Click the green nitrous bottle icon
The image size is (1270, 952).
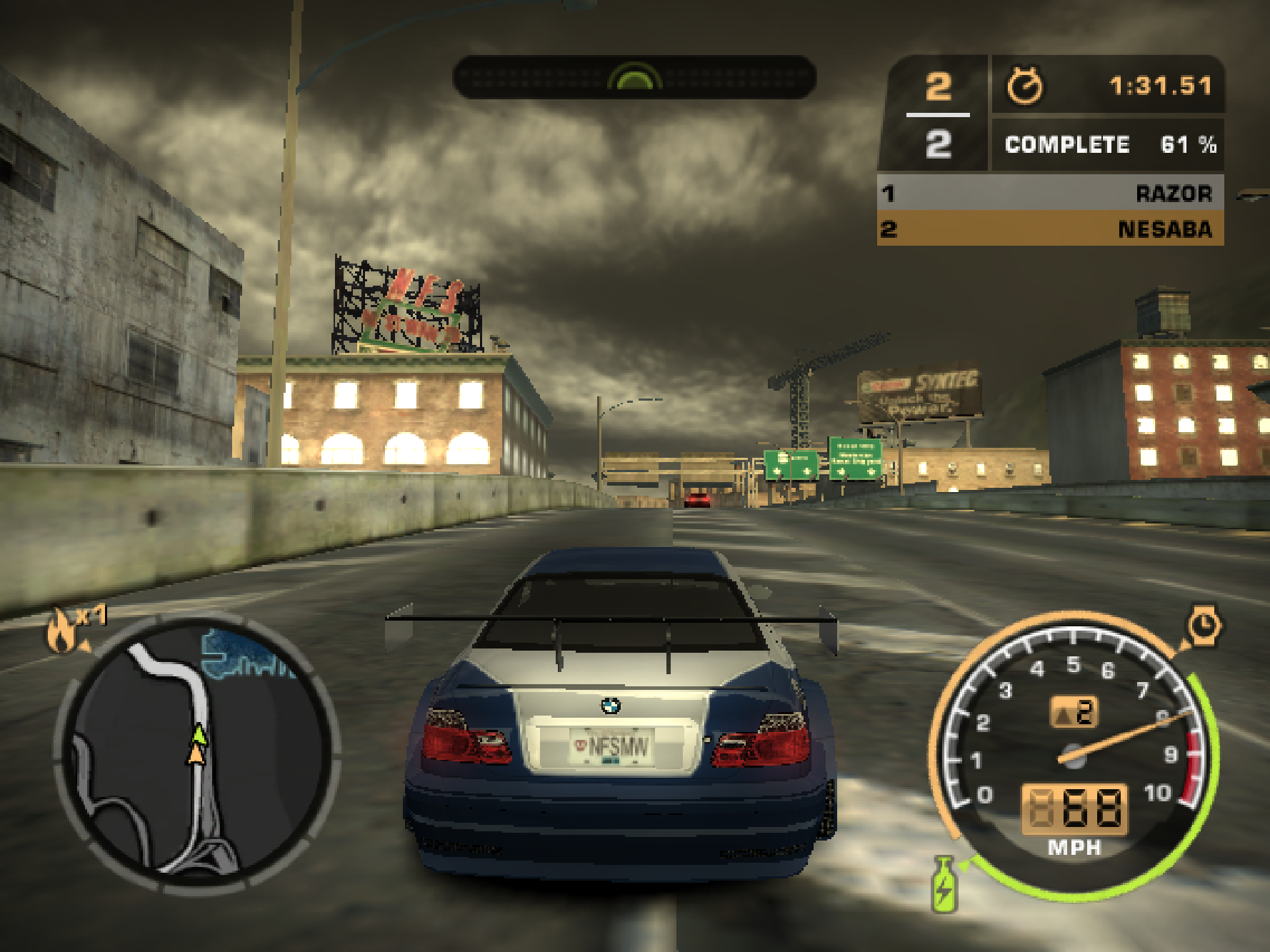[x=944, y=886]
